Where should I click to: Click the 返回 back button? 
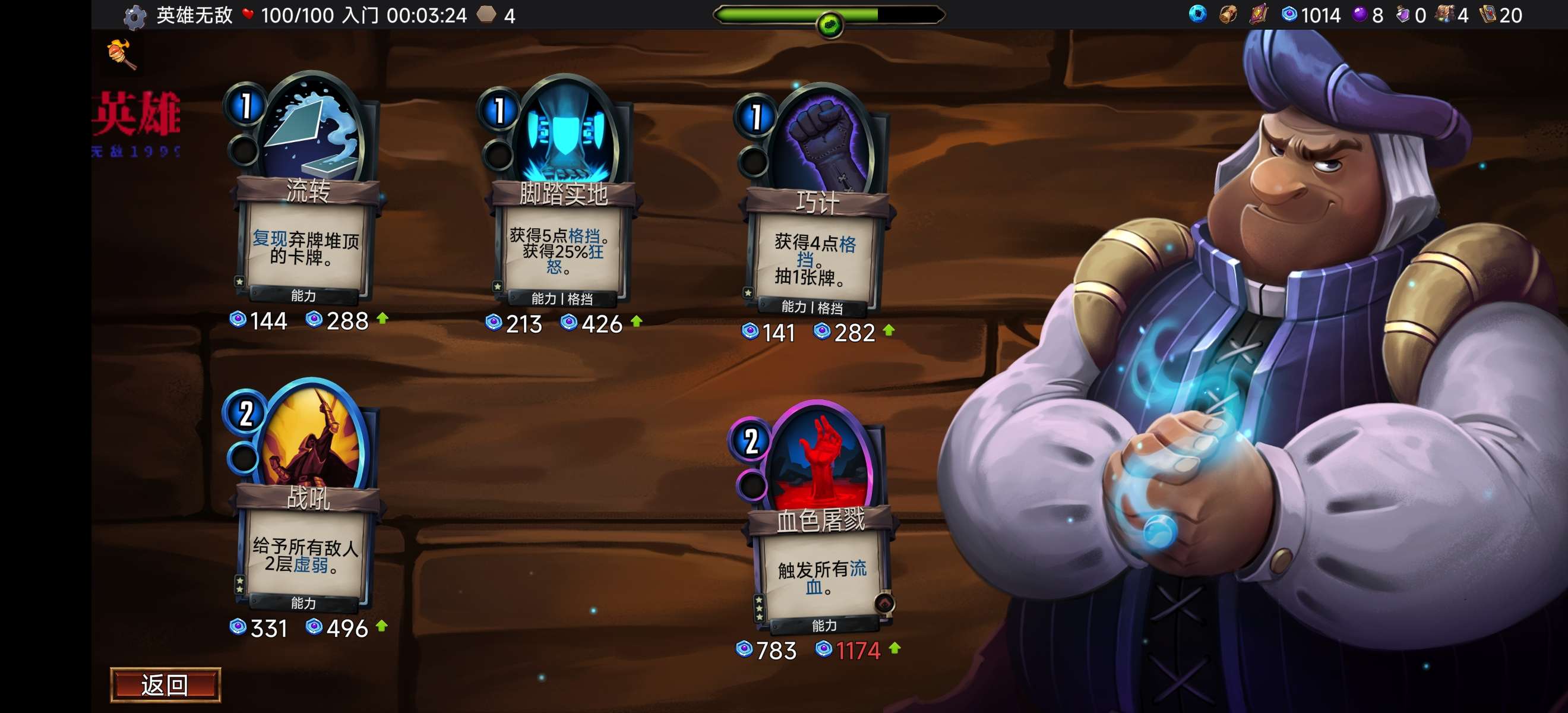[165, 685]
